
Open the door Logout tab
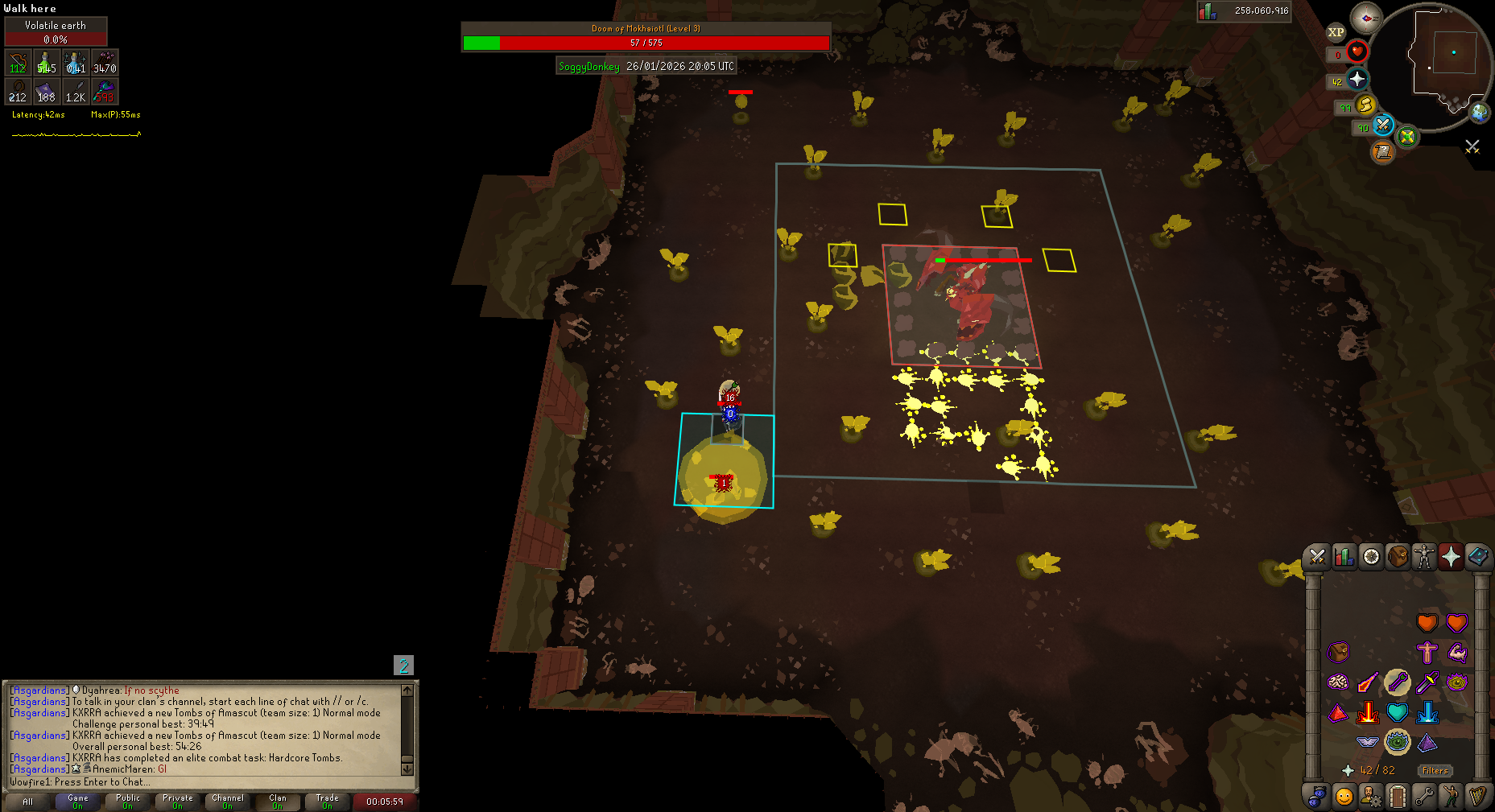[x=1398, y=797]
